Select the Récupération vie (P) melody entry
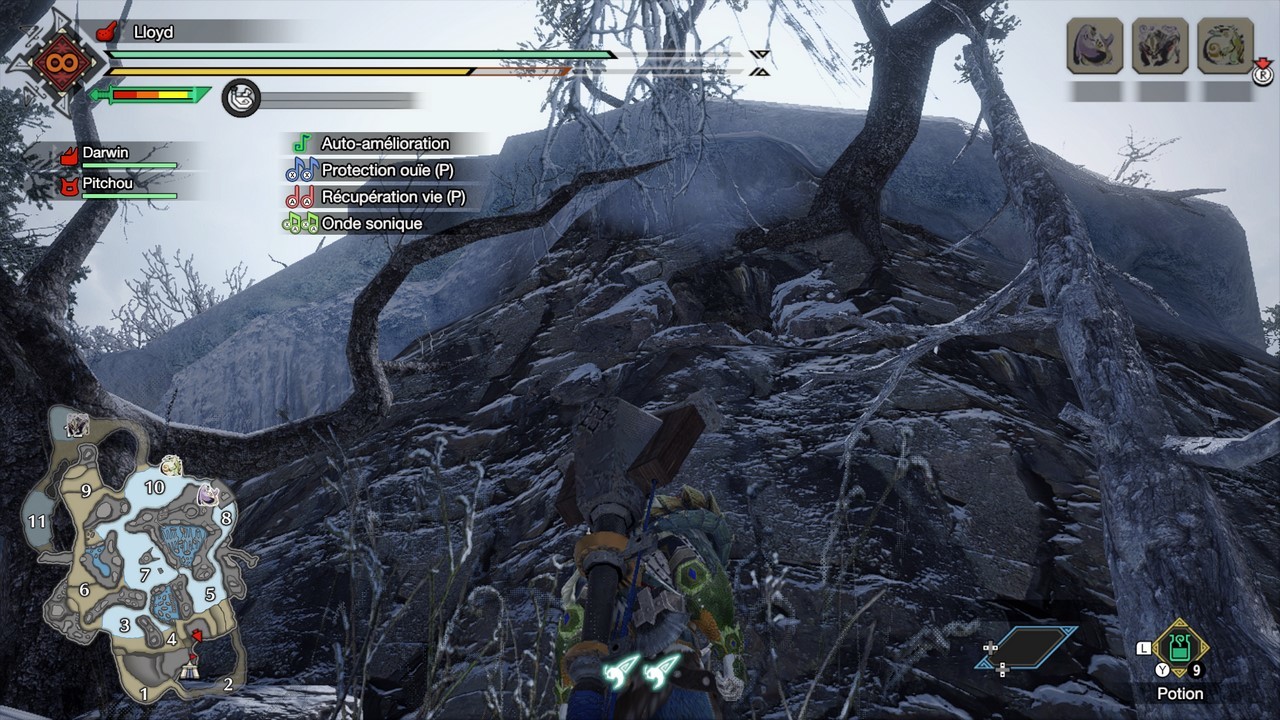This screenshot has height=720, width=1280. point(380,197)
